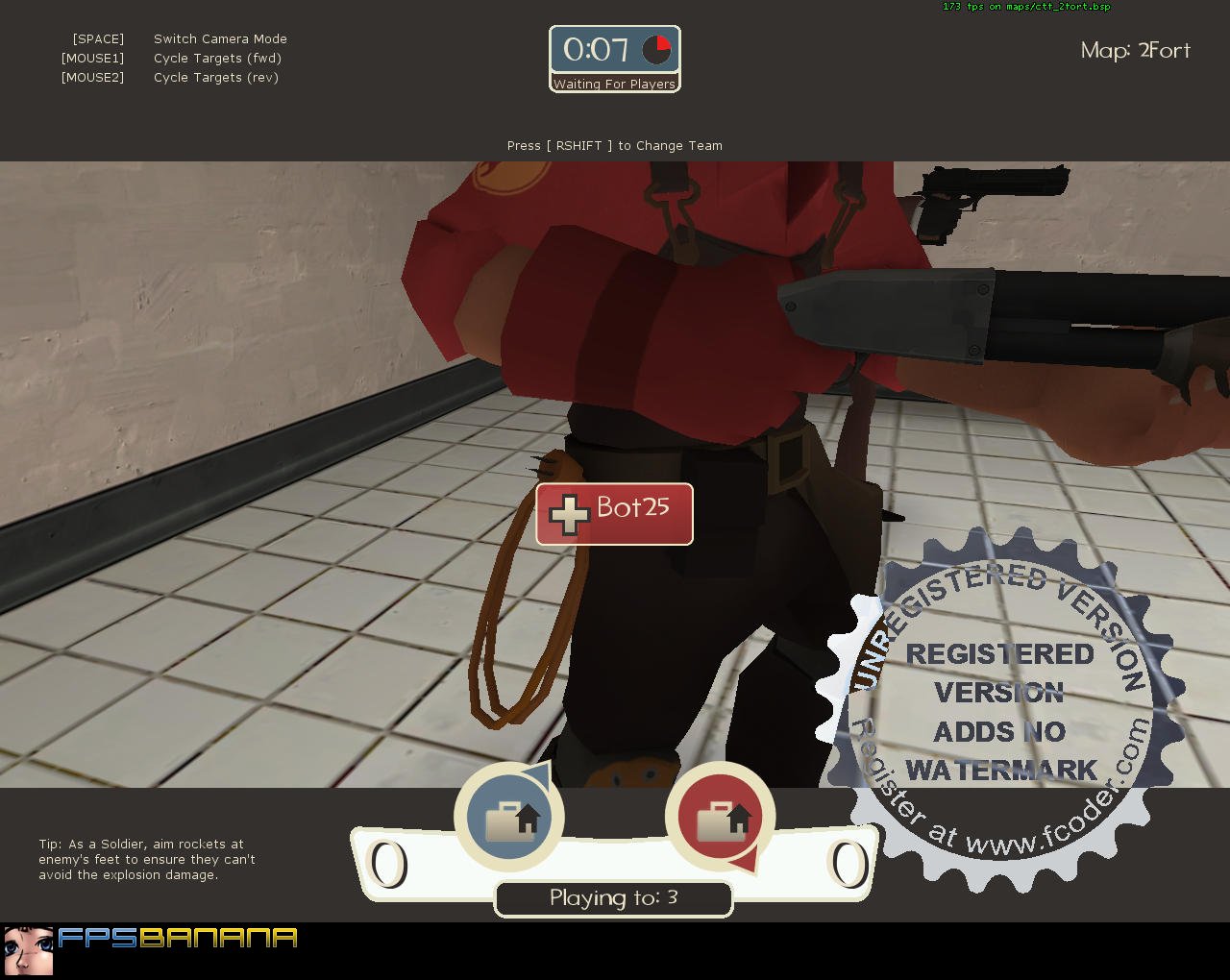Click the anime avatar beside the FPSBANANA logo
This screenshot has height=980, width=1230.
(x=31, y=943)
